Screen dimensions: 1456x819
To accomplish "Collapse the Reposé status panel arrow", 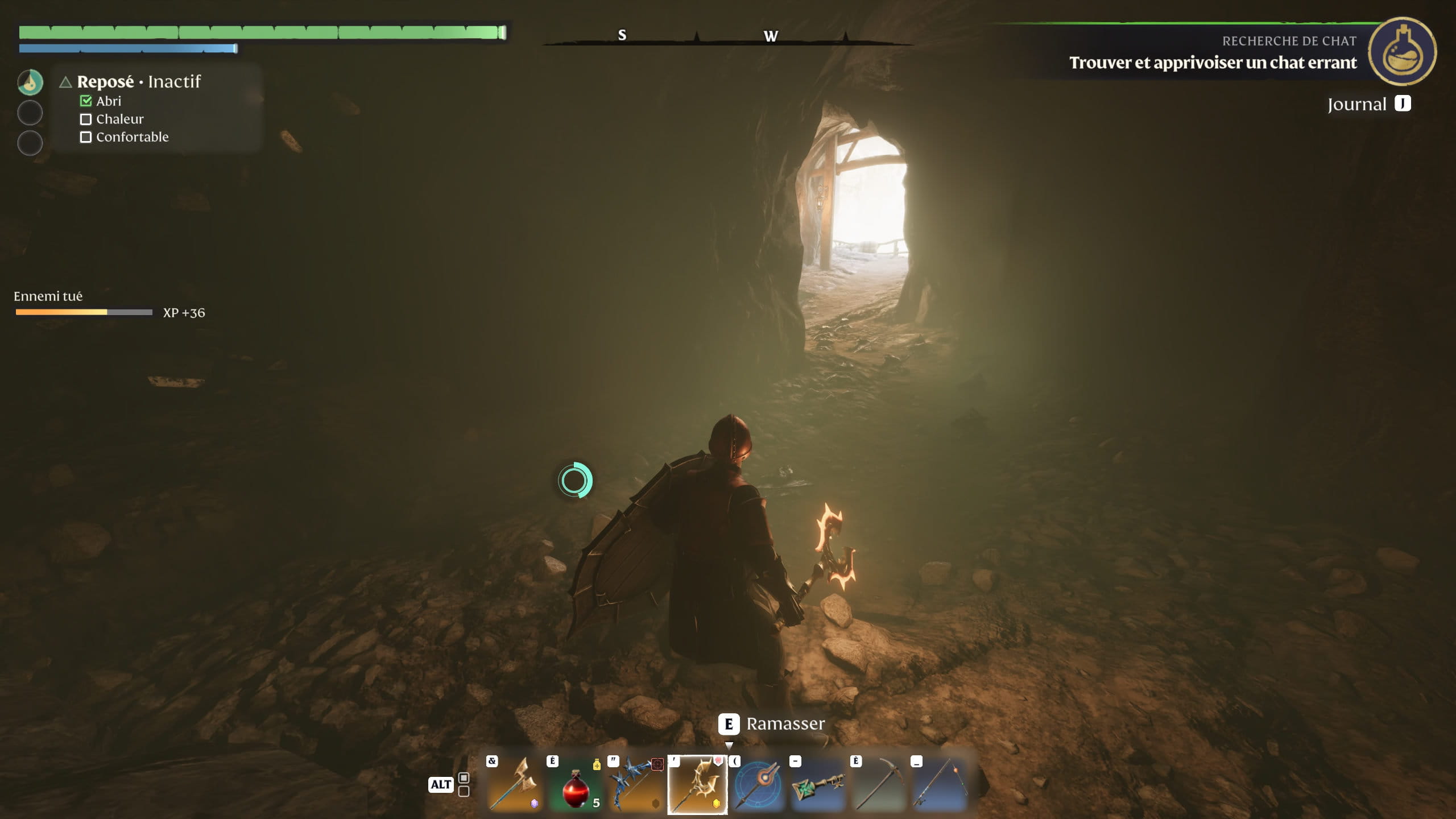I will coord(65,82).
